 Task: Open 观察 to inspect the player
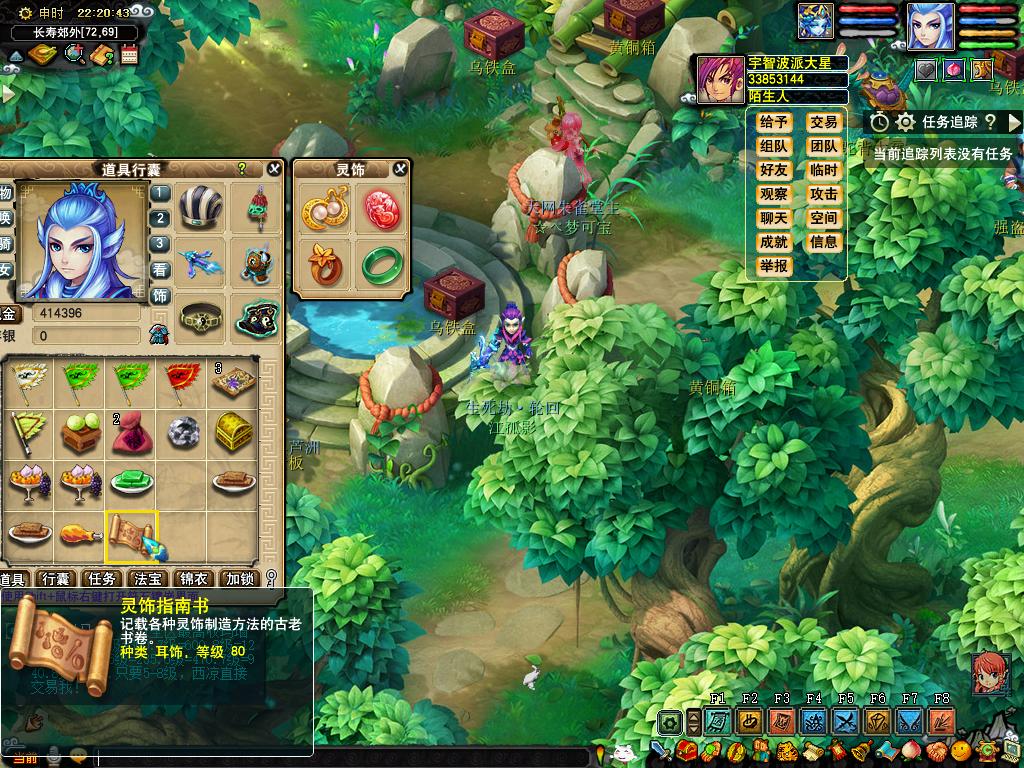click(x=774, y=194)
